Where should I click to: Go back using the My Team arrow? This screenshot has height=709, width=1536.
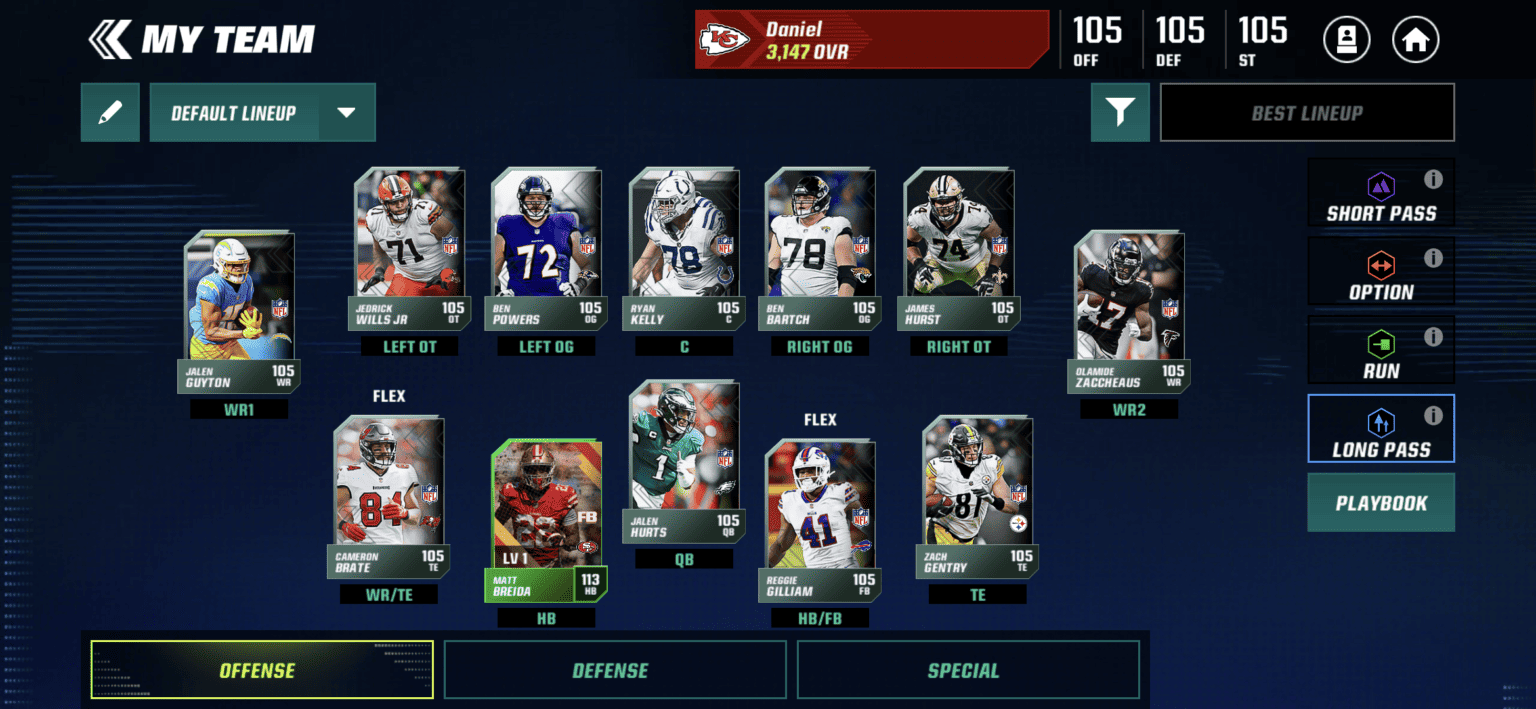pyautogui.click(x=110, y=40)
